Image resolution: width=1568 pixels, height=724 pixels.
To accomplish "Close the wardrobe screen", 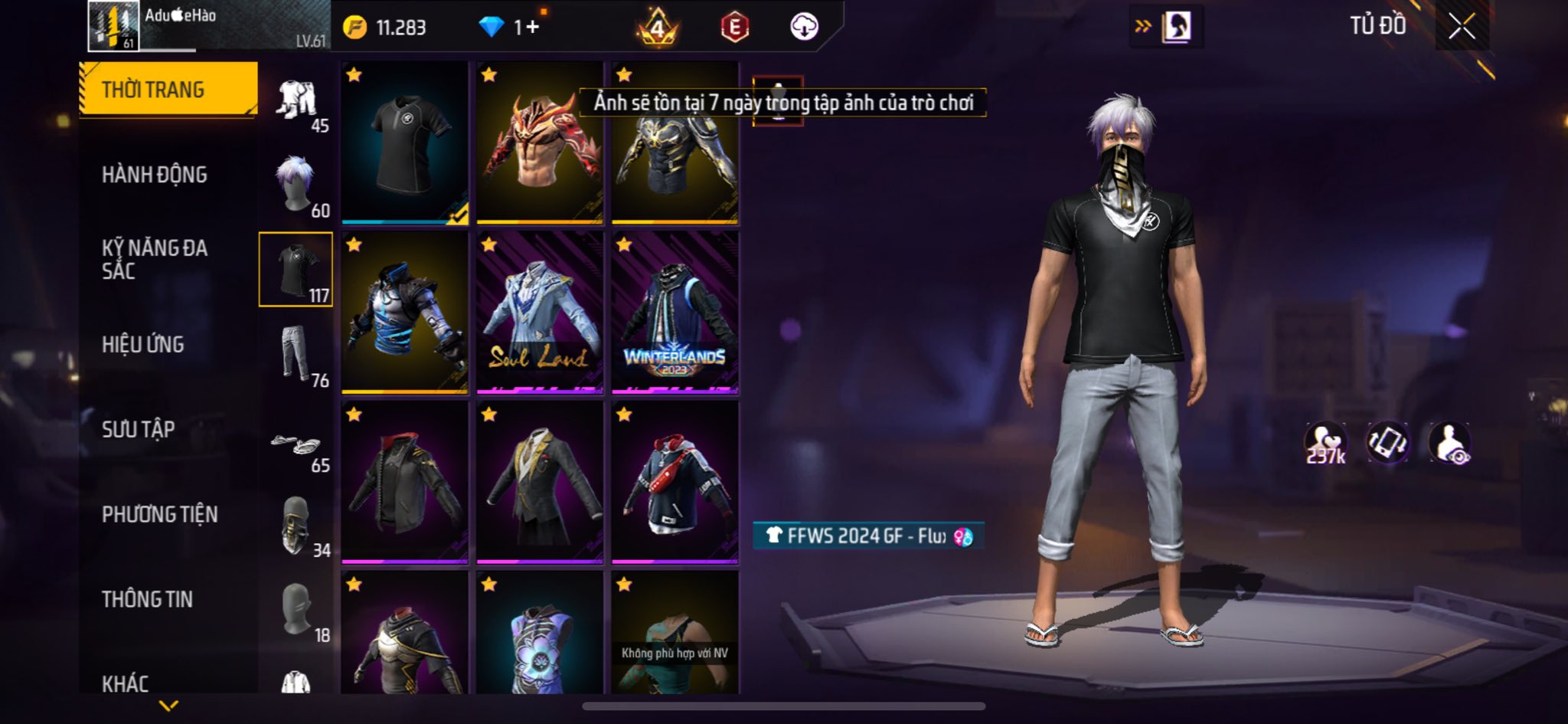I will pos(1461,28).
